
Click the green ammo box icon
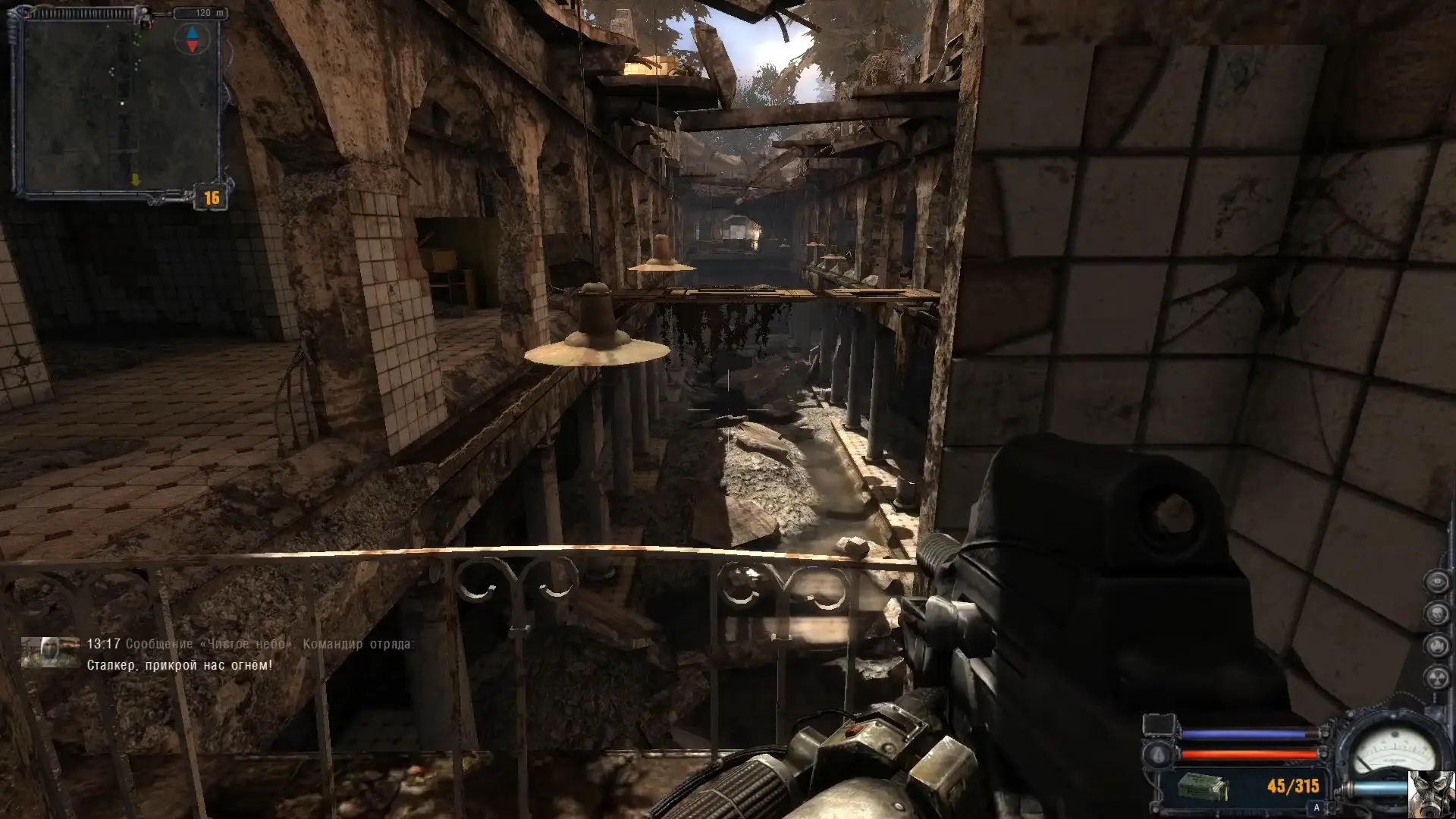pyautogui.click(x=1203, y=787)
